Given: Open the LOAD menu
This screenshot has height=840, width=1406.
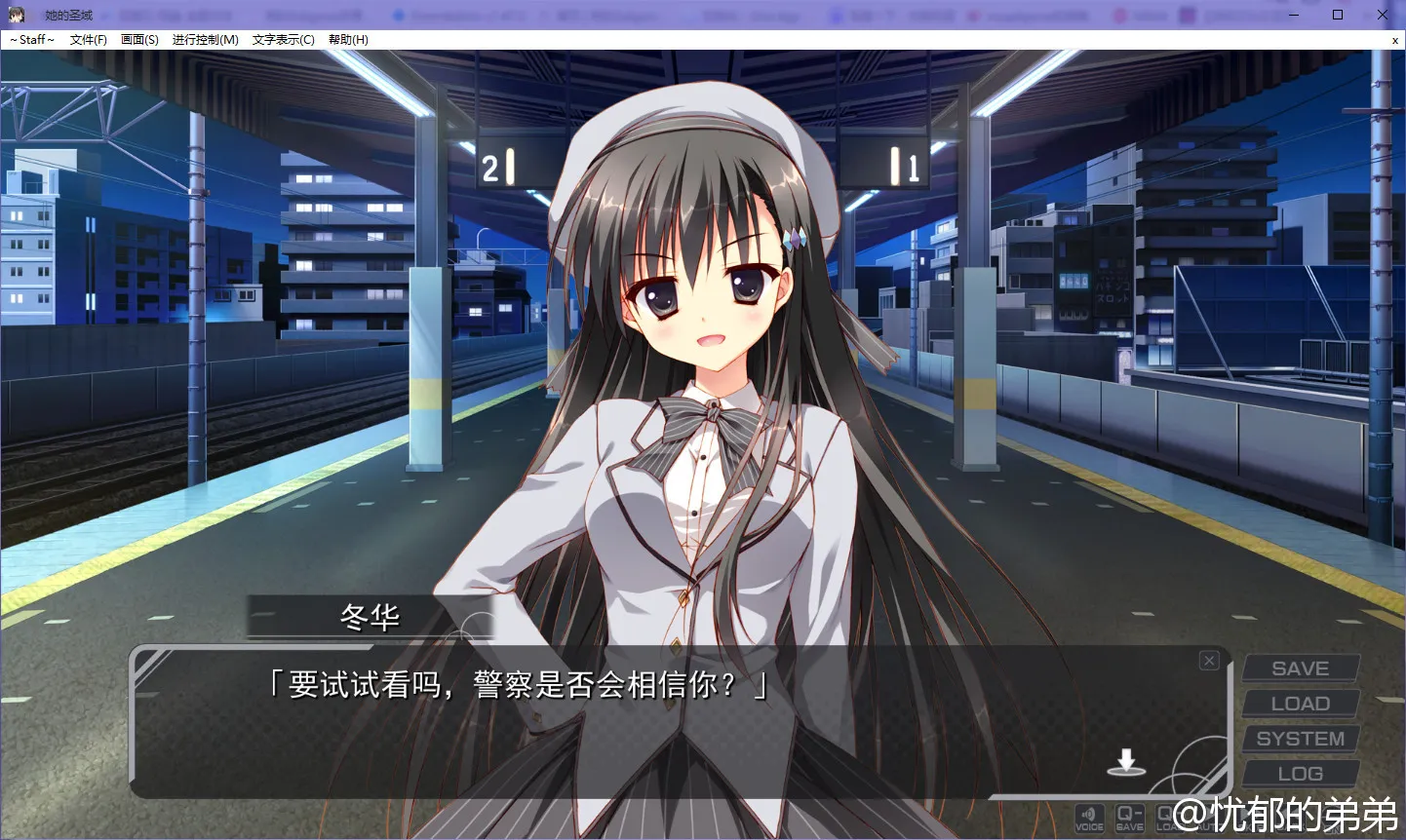Looking at the screenshot, I should [1300, 704].
